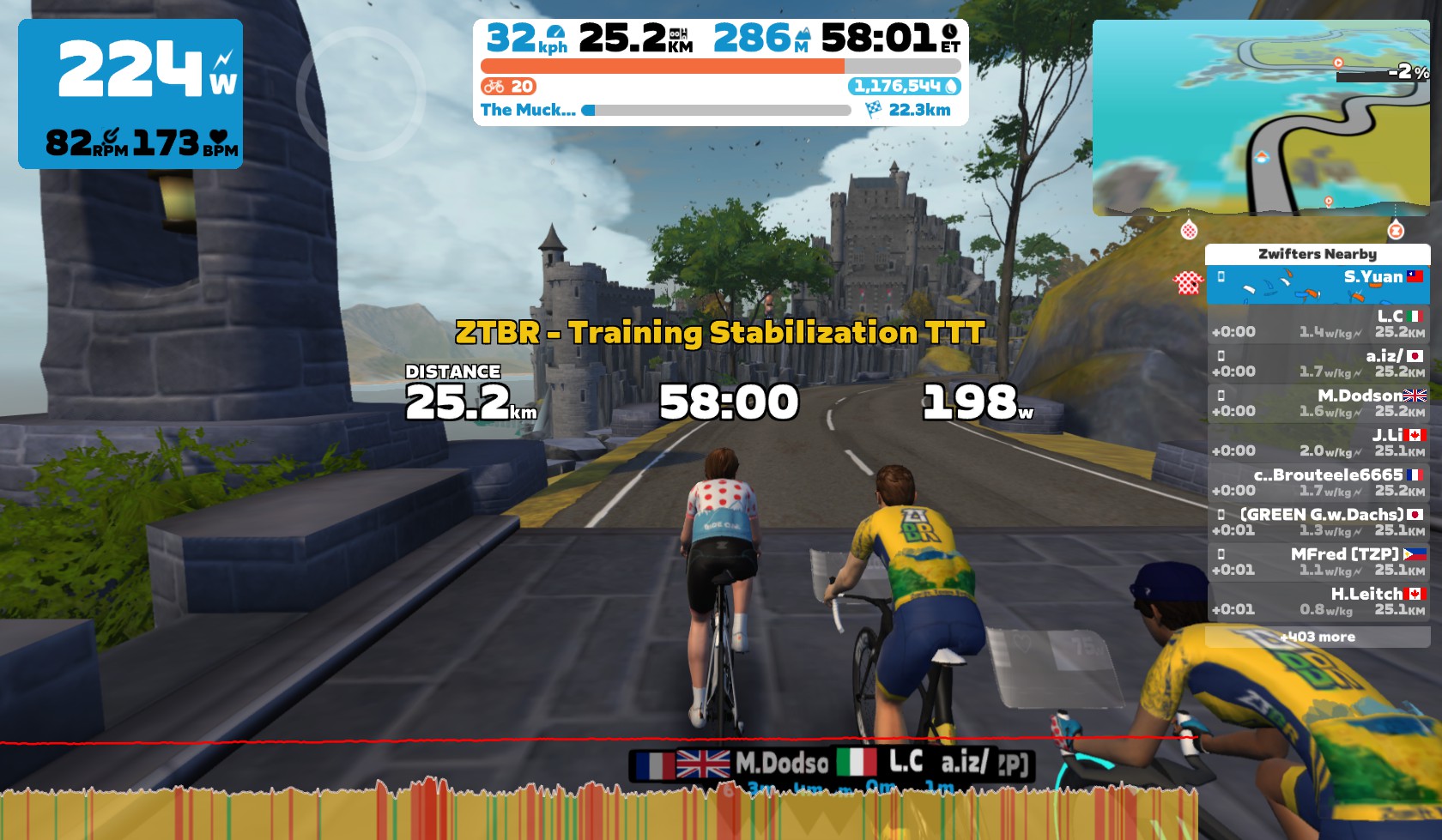Click the orange level 20 badge
Image resolution: width=1442 pixels, height=840 pixels.
(509, 87)
